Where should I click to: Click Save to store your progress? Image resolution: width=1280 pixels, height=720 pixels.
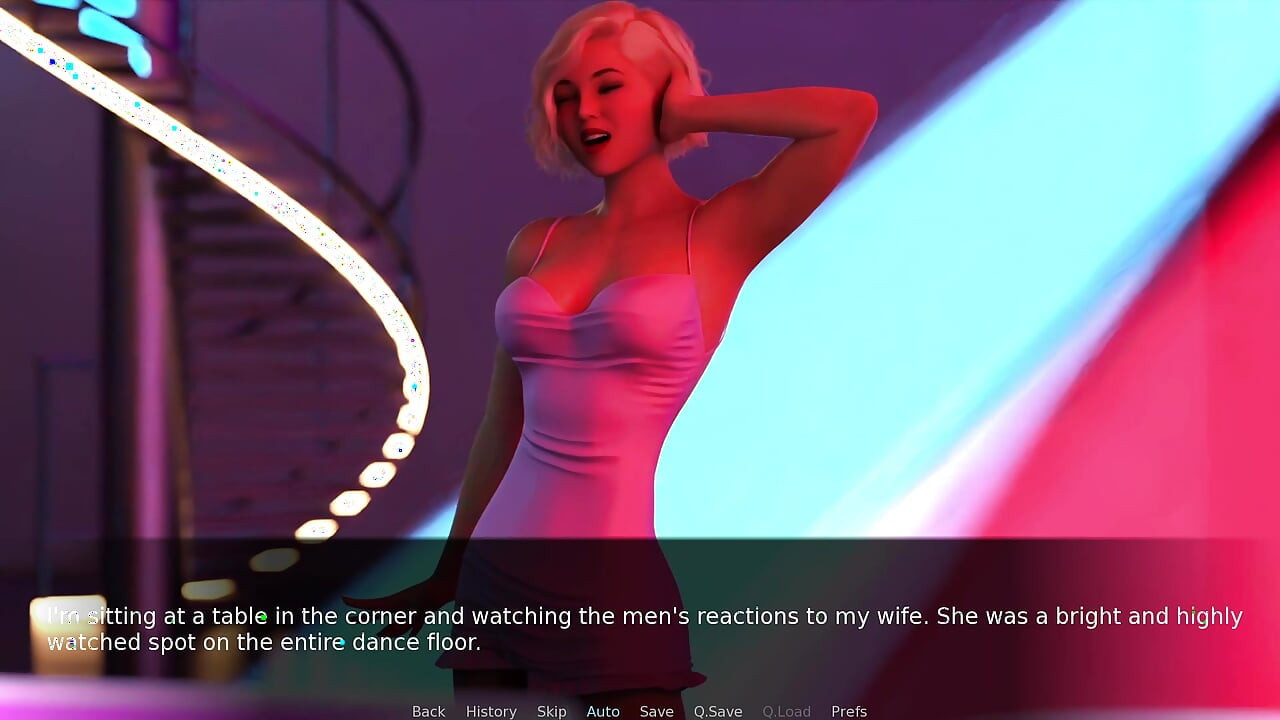click(x=657, y=711)
